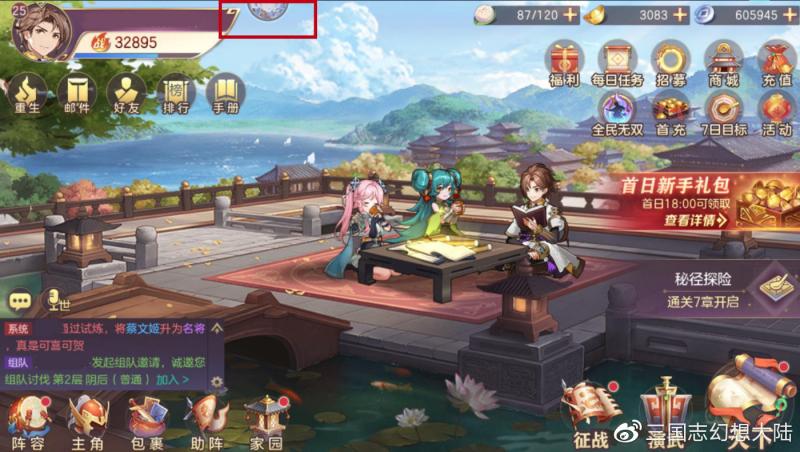This screenshot has width=800, height=452.
Task: Open the 手册 handbook
Action: (x=225, y=95)
